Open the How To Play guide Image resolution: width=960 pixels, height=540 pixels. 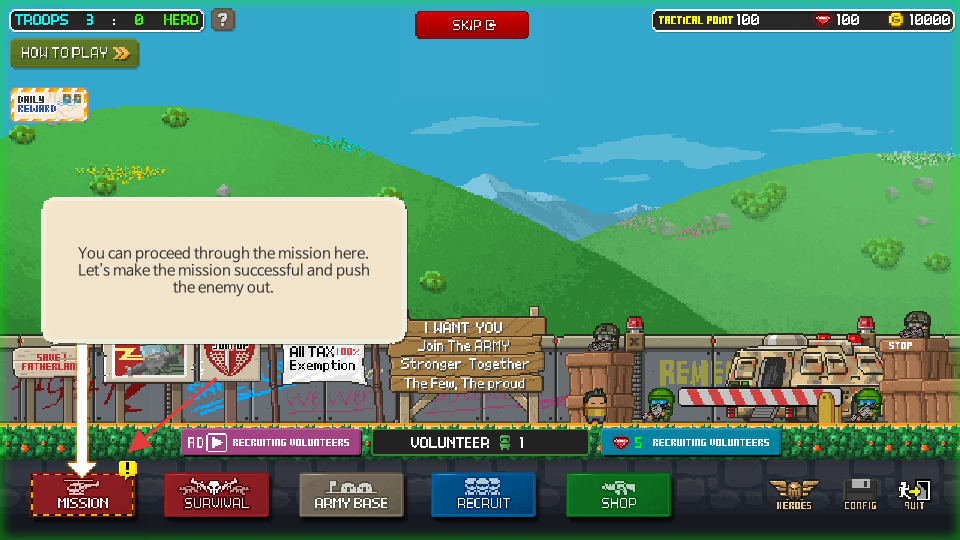[x=75, y=53]
